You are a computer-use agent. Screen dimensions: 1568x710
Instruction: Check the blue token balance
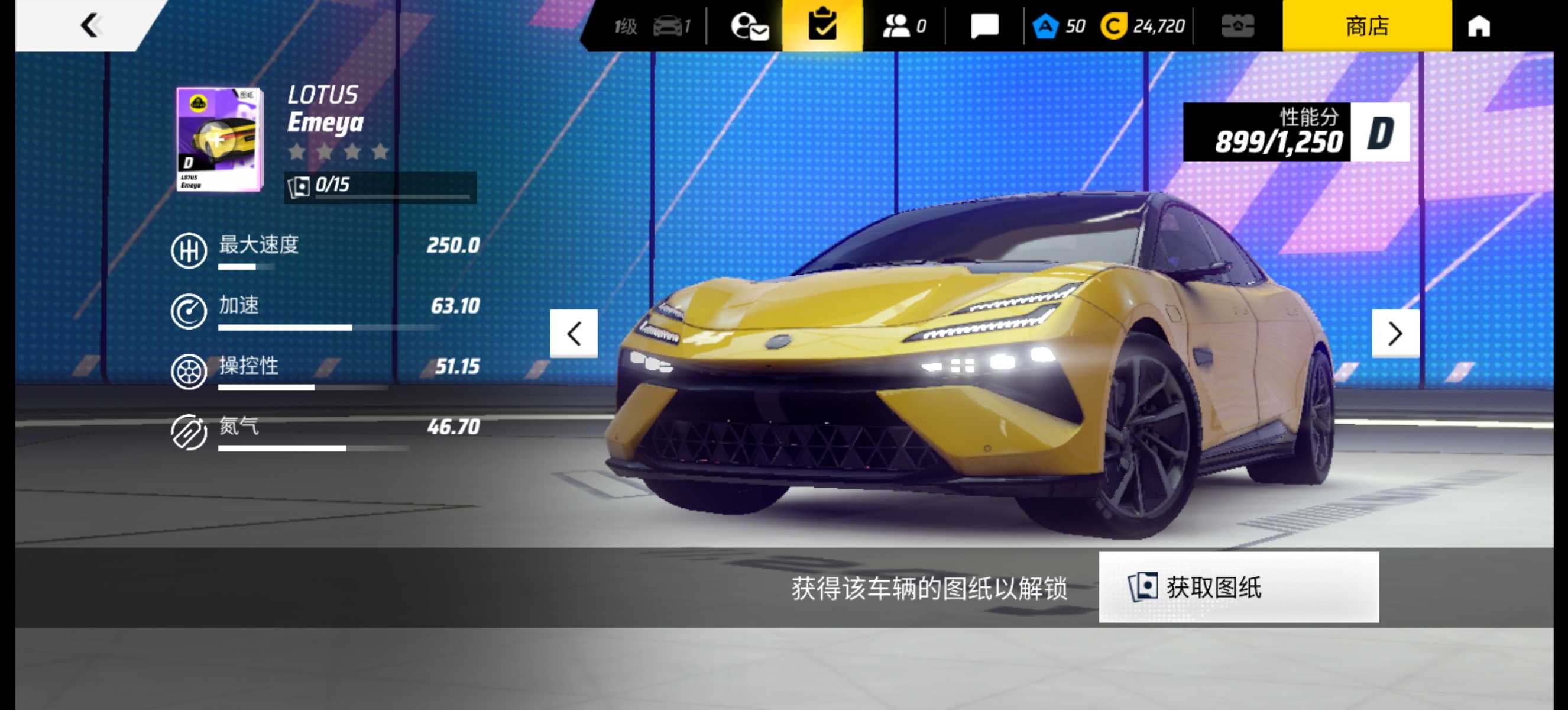(x=1059, y=25)
